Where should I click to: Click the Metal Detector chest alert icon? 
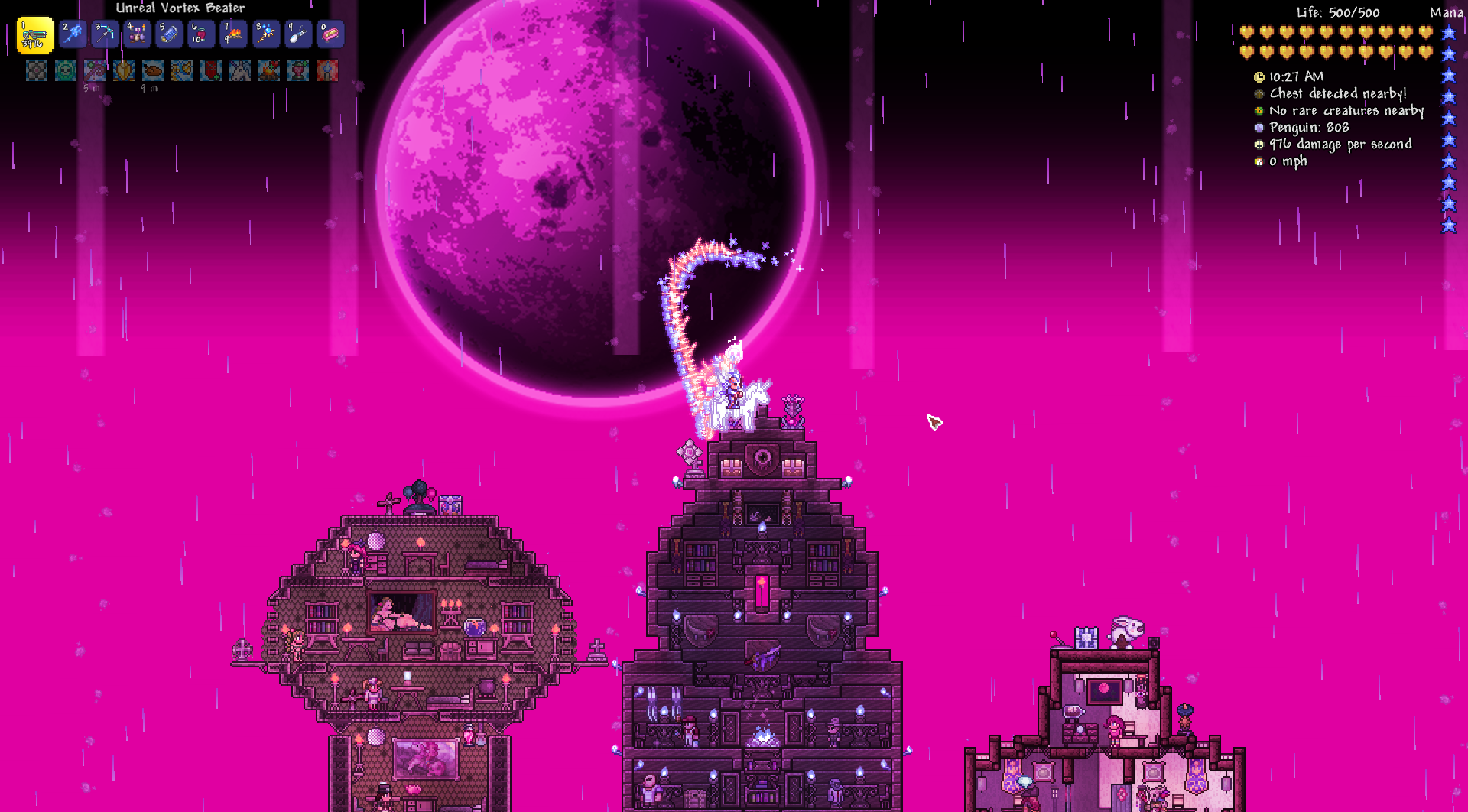(1259, 93)
